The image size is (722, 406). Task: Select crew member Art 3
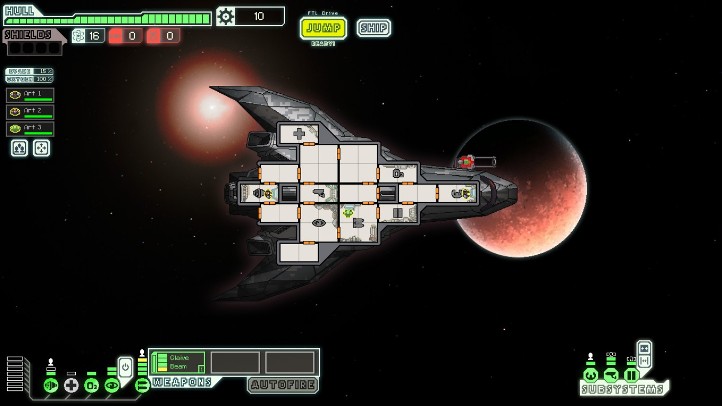pos(30,128)
